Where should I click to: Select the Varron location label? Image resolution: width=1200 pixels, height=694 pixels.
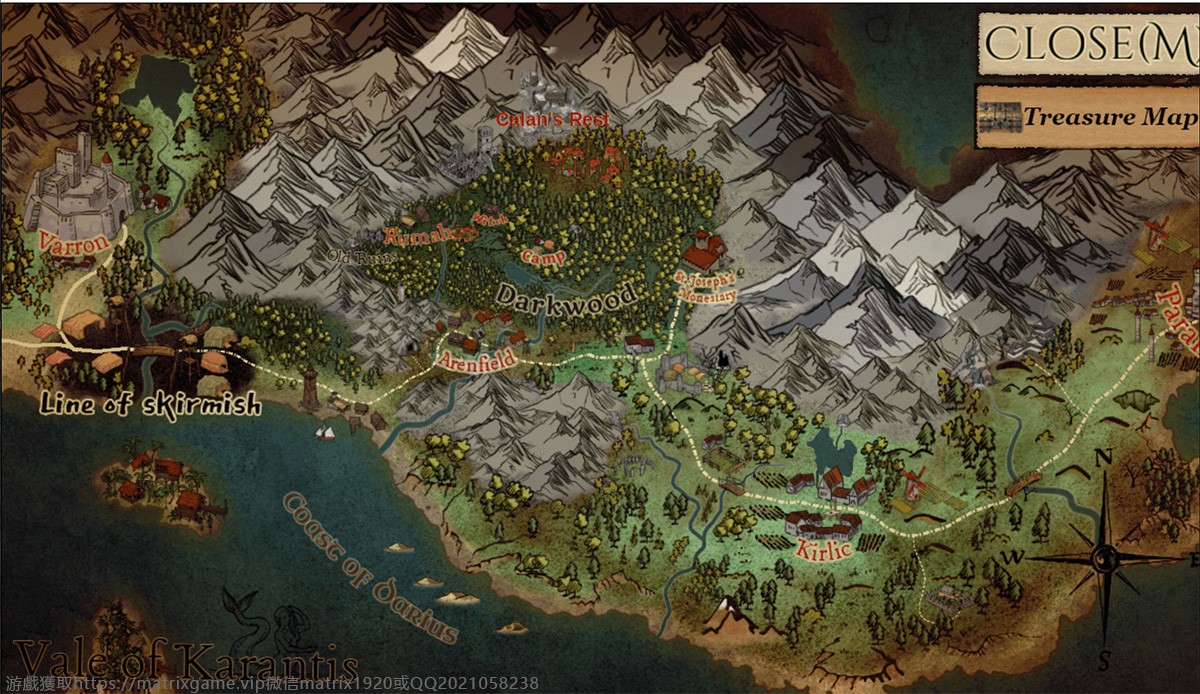(67, 242)
